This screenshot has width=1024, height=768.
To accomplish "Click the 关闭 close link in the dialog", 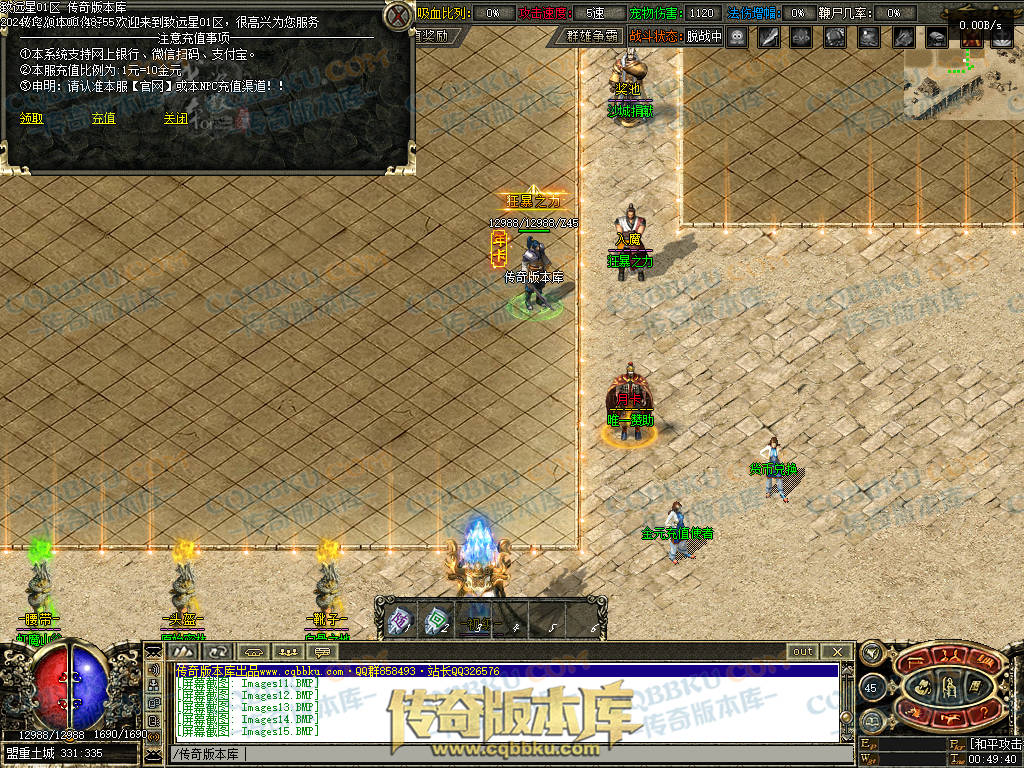I will point(176,118).
